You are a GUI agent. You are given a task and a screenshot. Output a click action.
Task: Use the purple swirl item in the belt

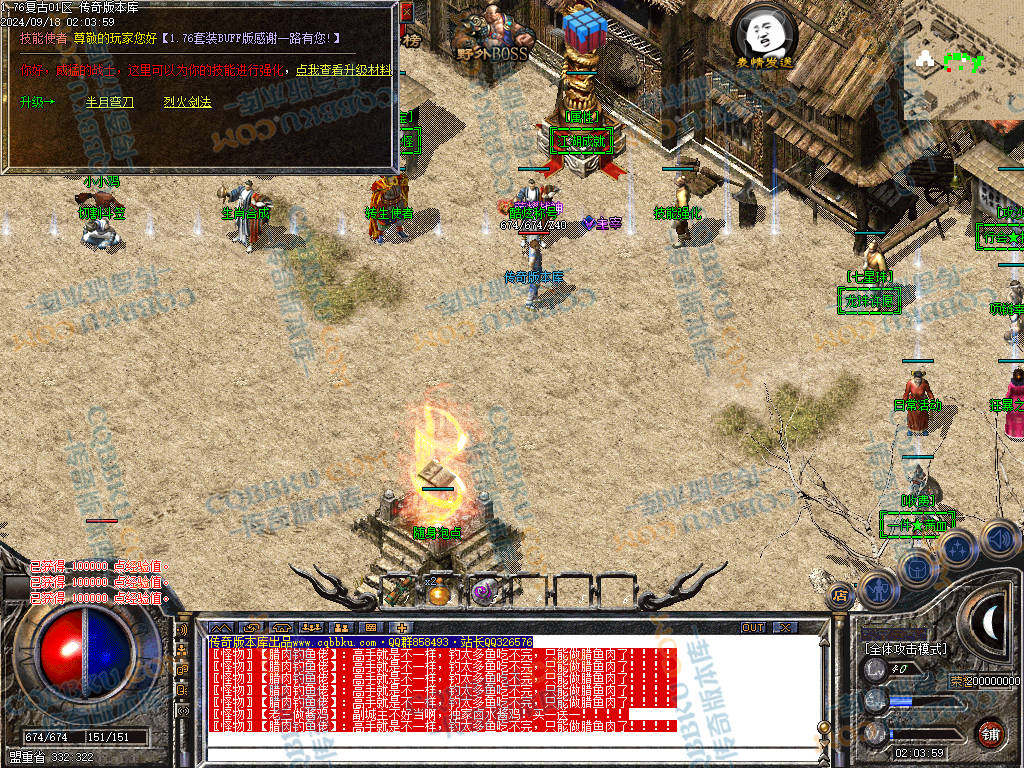[482, 592]
